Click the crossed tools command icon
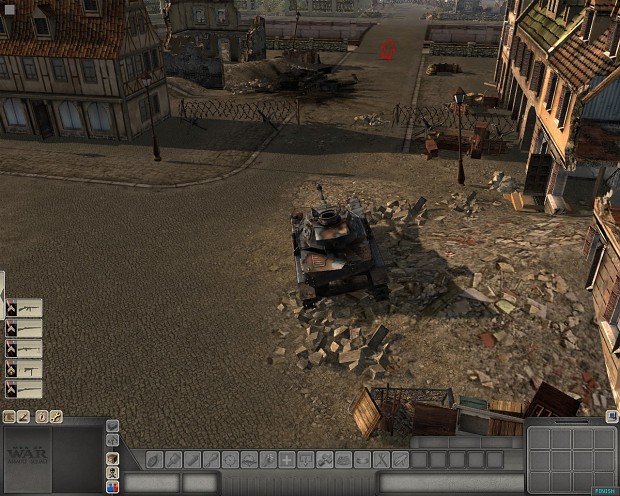 380,460
